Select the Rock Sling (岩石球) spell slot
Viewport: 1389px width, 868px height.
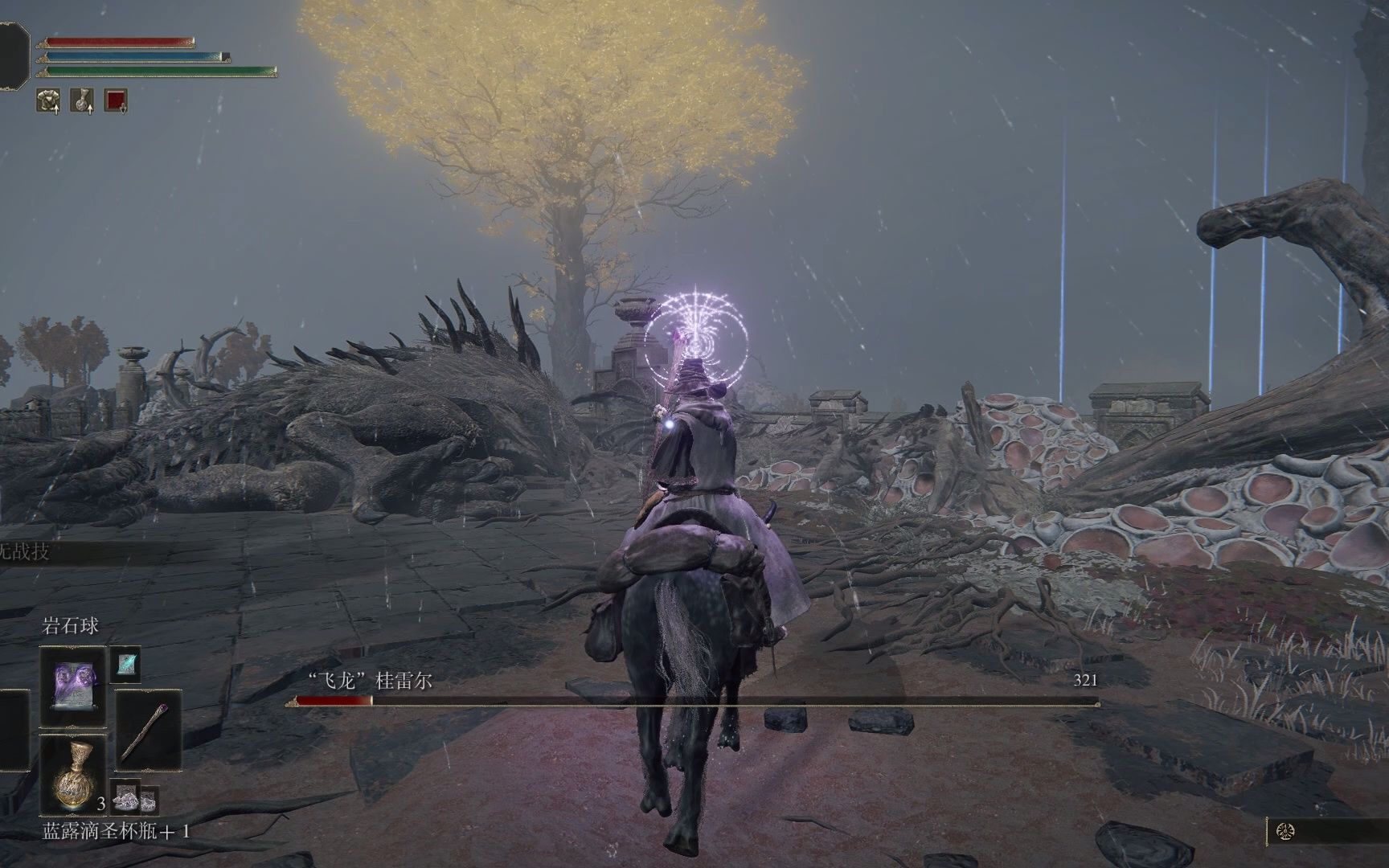coord(72,686)
